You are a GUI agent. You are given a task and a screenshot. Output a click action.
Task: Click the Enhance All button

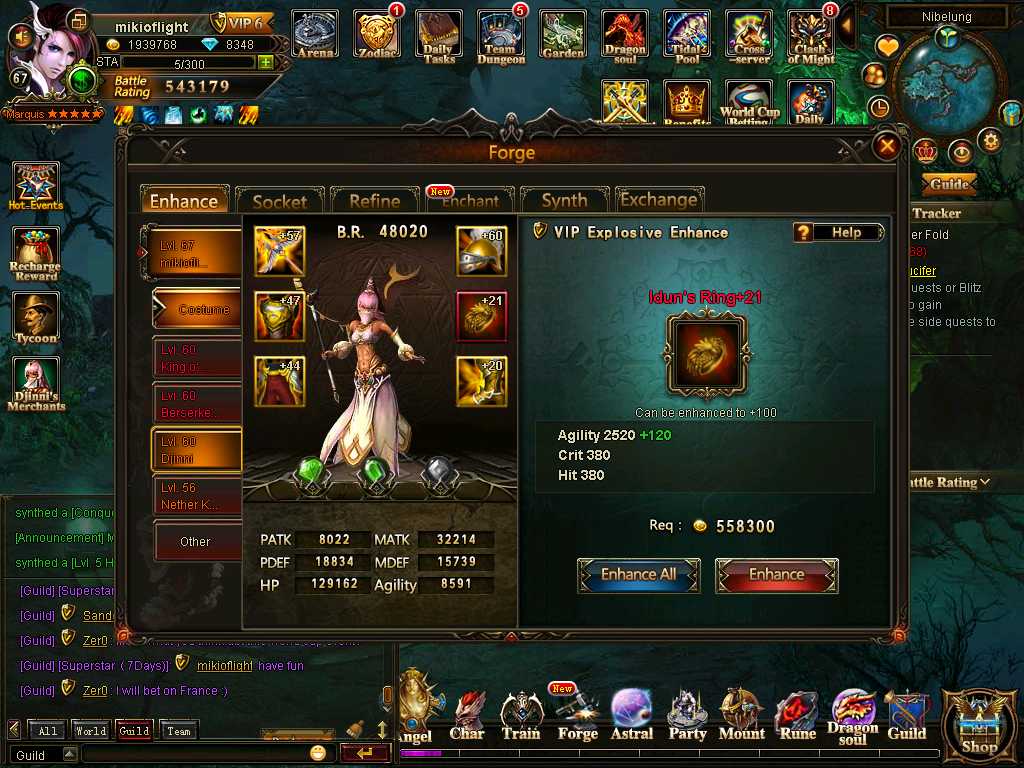click(638, 575)
